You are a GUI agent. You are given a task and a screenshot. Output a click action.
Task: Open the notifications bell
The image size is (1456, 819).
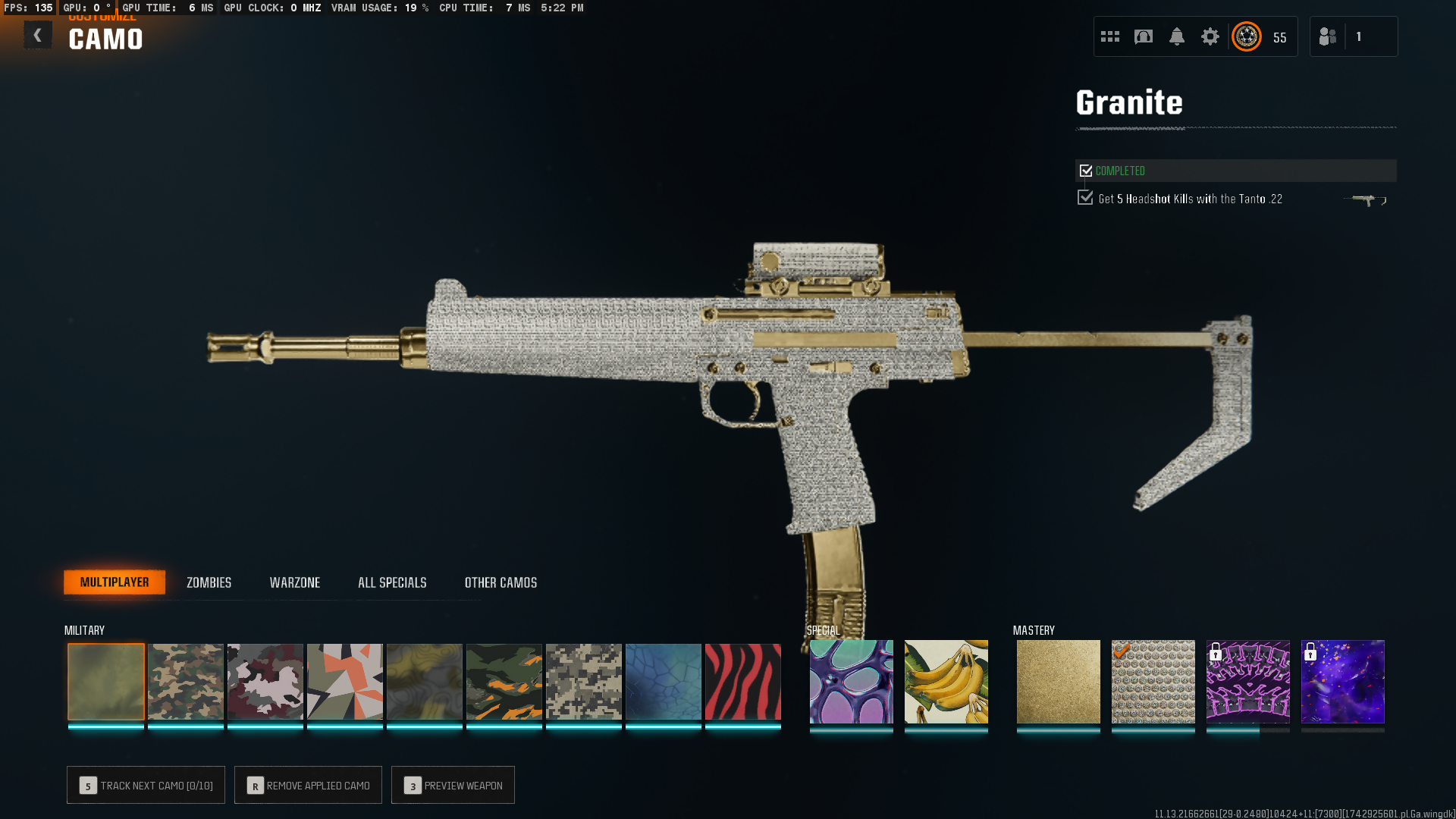coord(1177,36)
